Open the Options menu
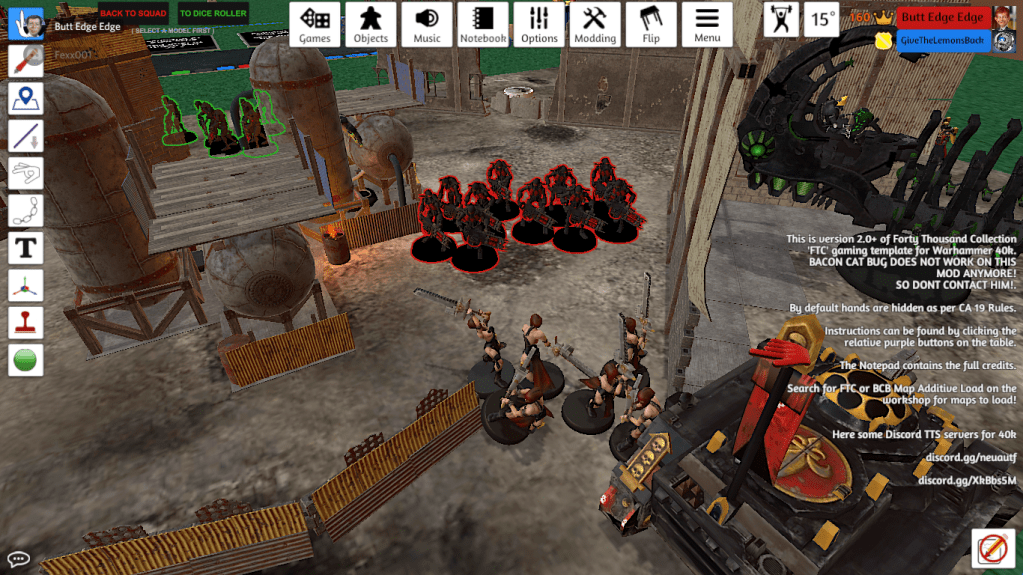This screenshot has height=575, width=1023. 539,25
